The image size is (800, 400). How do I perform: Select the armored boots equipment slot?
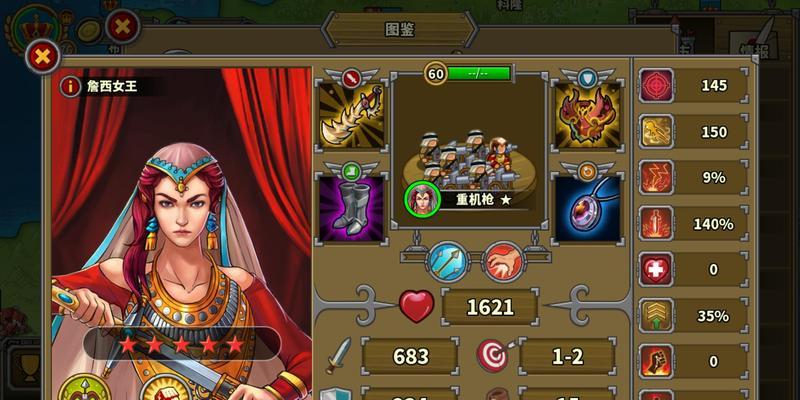[351, 205]
